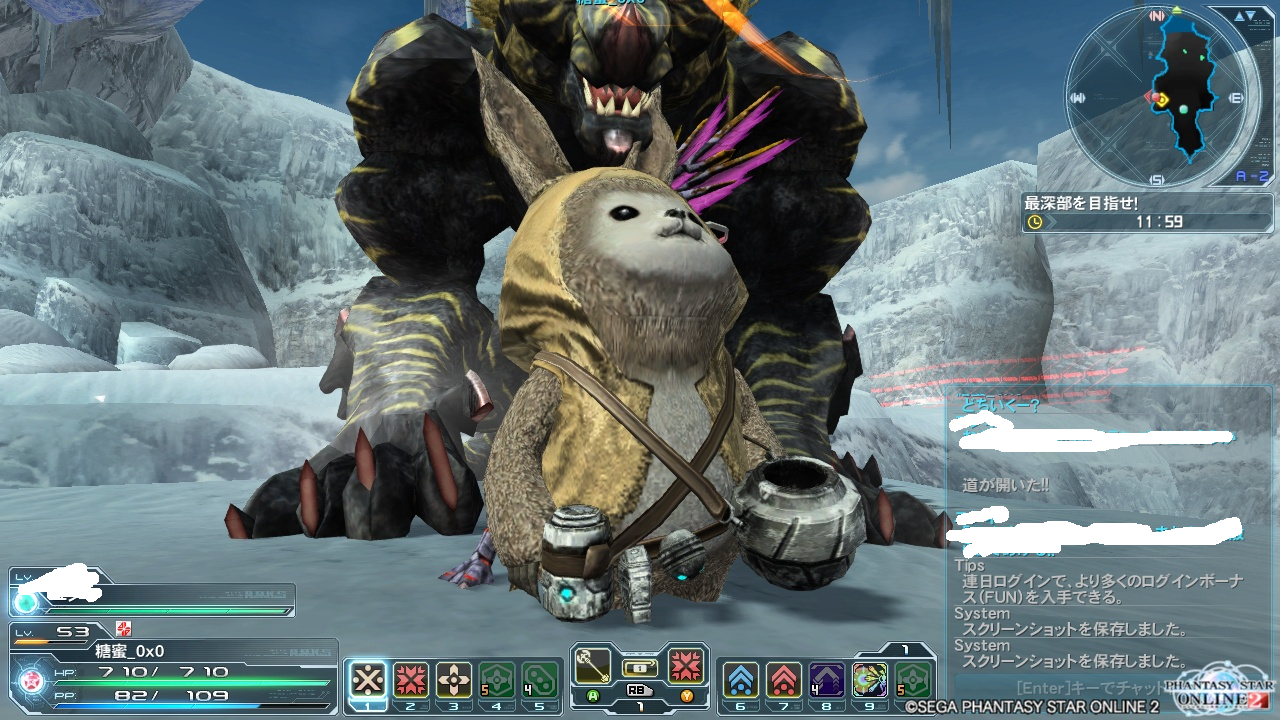Screen dimensions: 1280x720
Task: Open the circular area minimap
Action: (x=1160, y=98)
